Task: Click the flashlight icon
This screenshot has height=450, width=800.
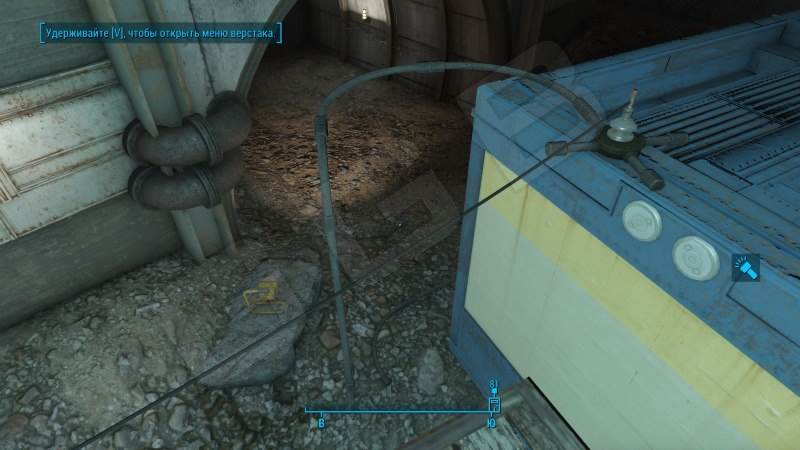Action: click(748, 268)
